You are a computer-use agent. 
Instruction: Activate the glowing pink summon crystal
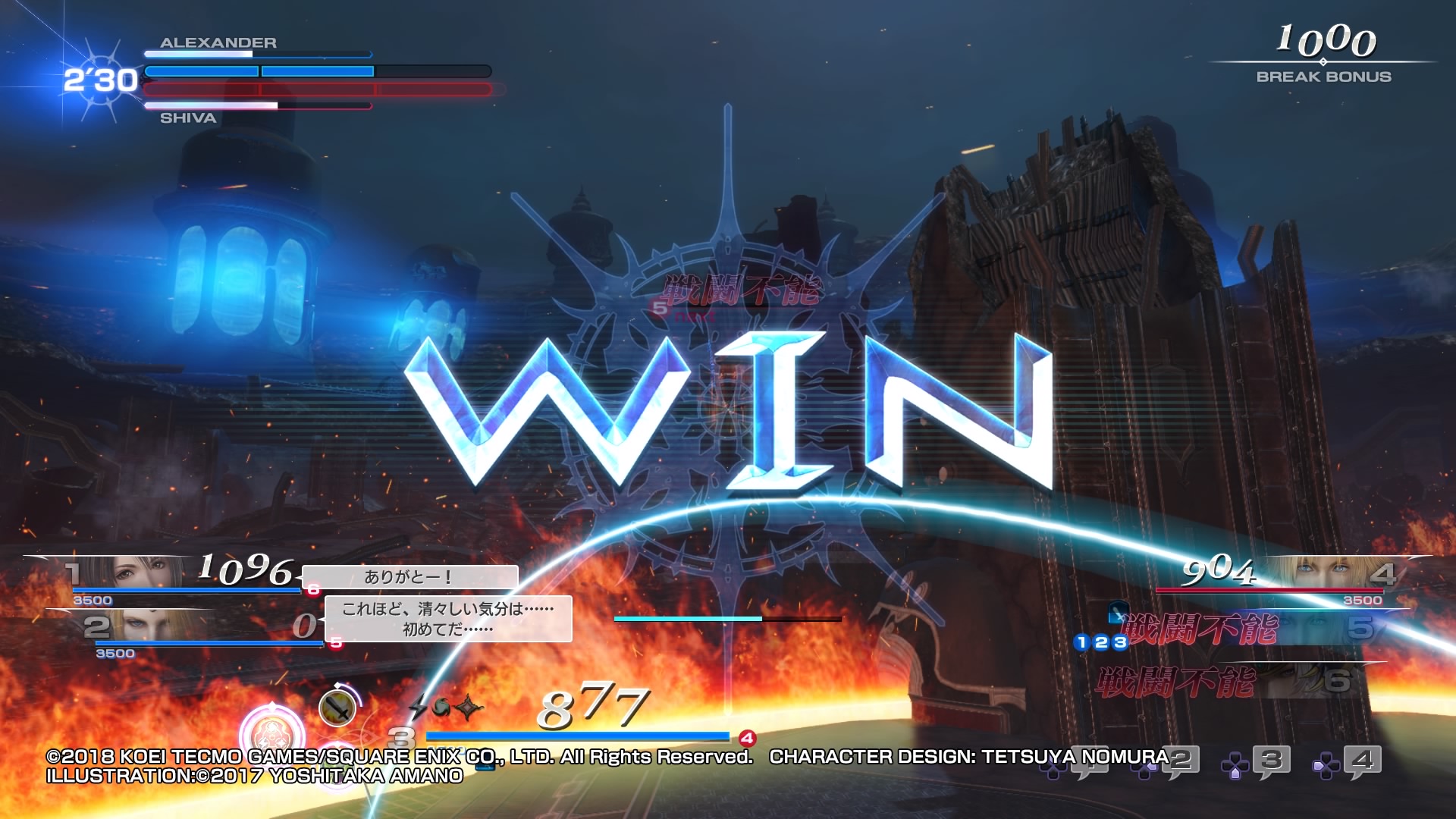coord(271,733)
